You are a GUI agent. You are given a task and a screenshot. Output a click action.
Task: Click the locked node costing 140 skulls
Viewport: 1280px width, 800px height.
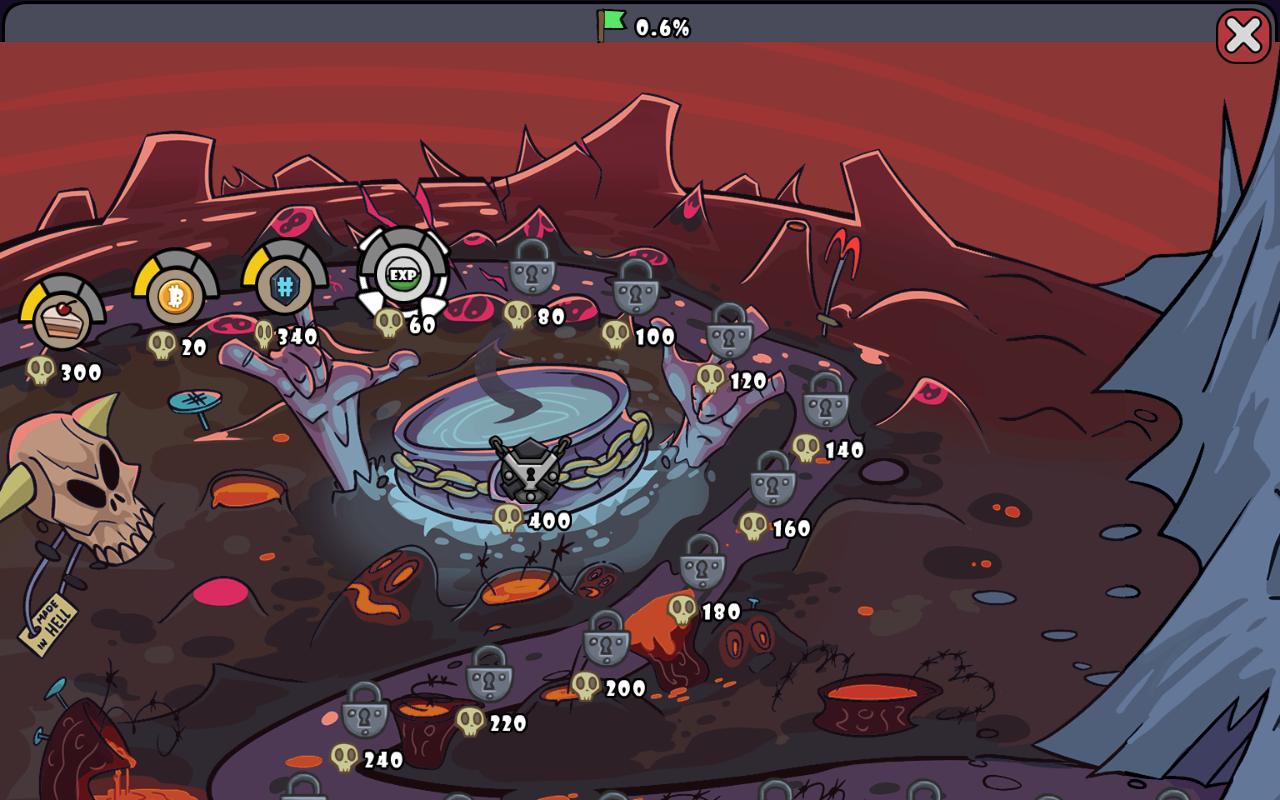826,402
